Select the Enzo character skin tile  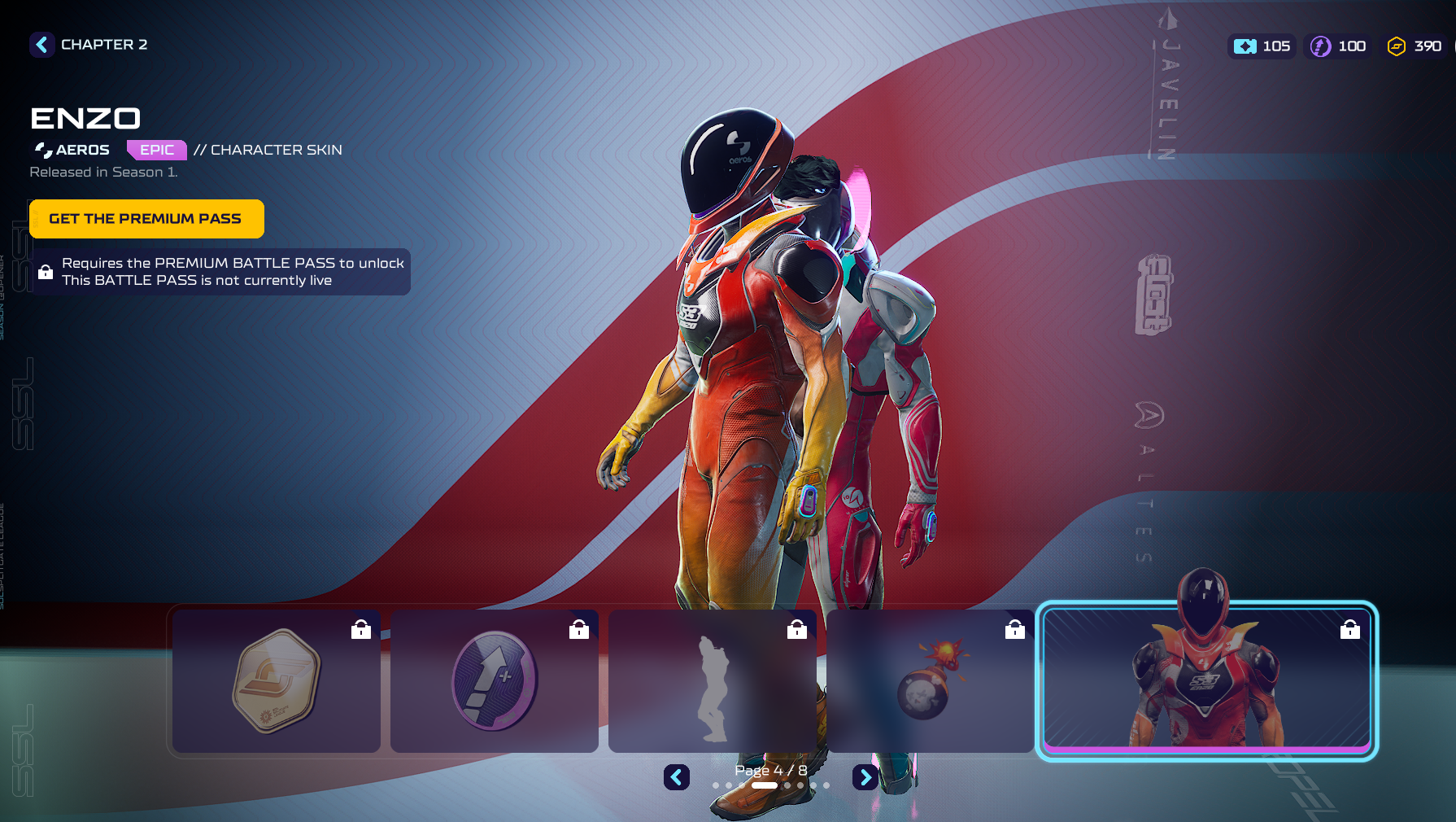[1207, 681]
